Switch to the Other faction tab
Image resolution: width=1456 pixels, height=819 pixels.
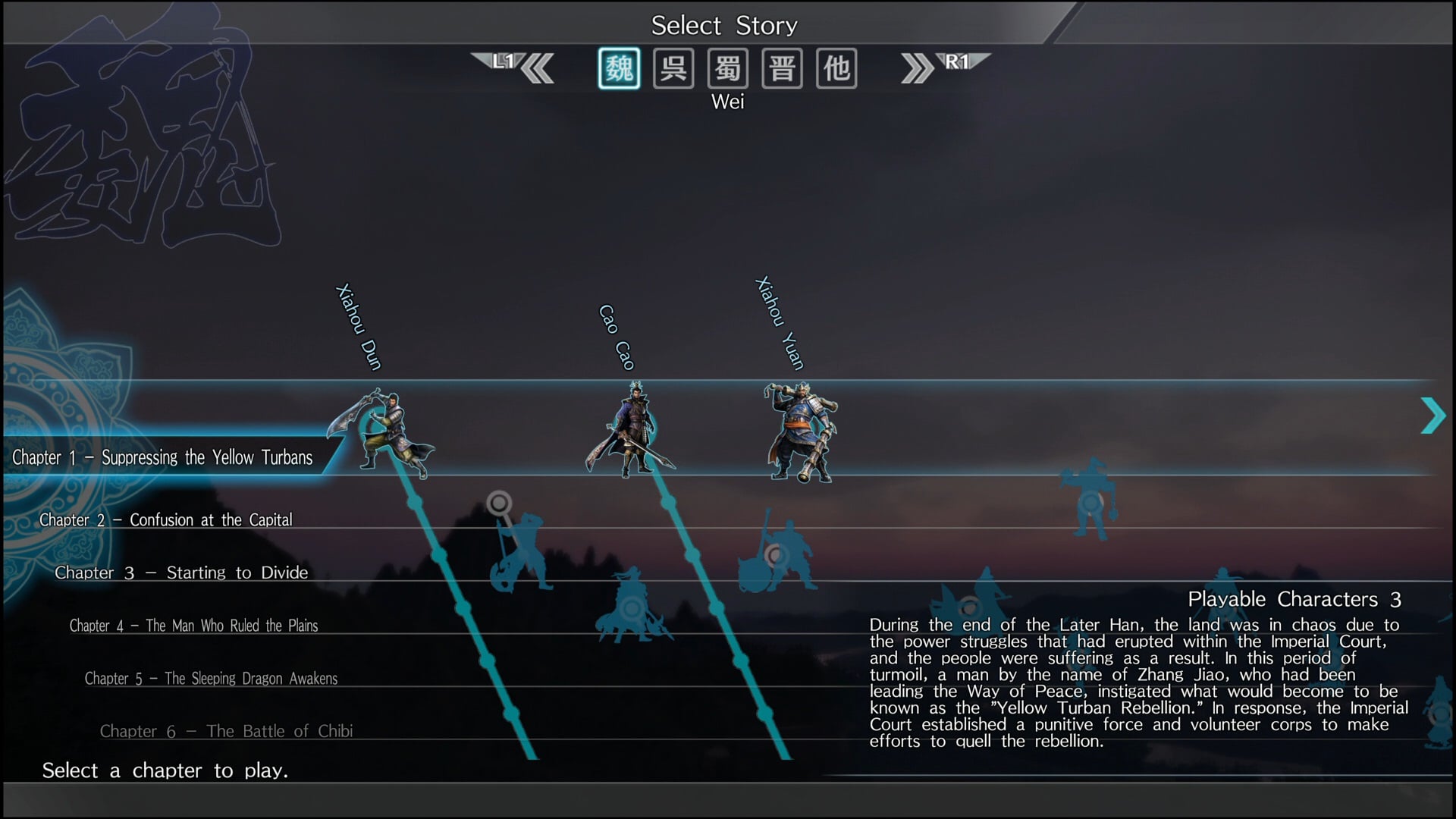[836, 69]
